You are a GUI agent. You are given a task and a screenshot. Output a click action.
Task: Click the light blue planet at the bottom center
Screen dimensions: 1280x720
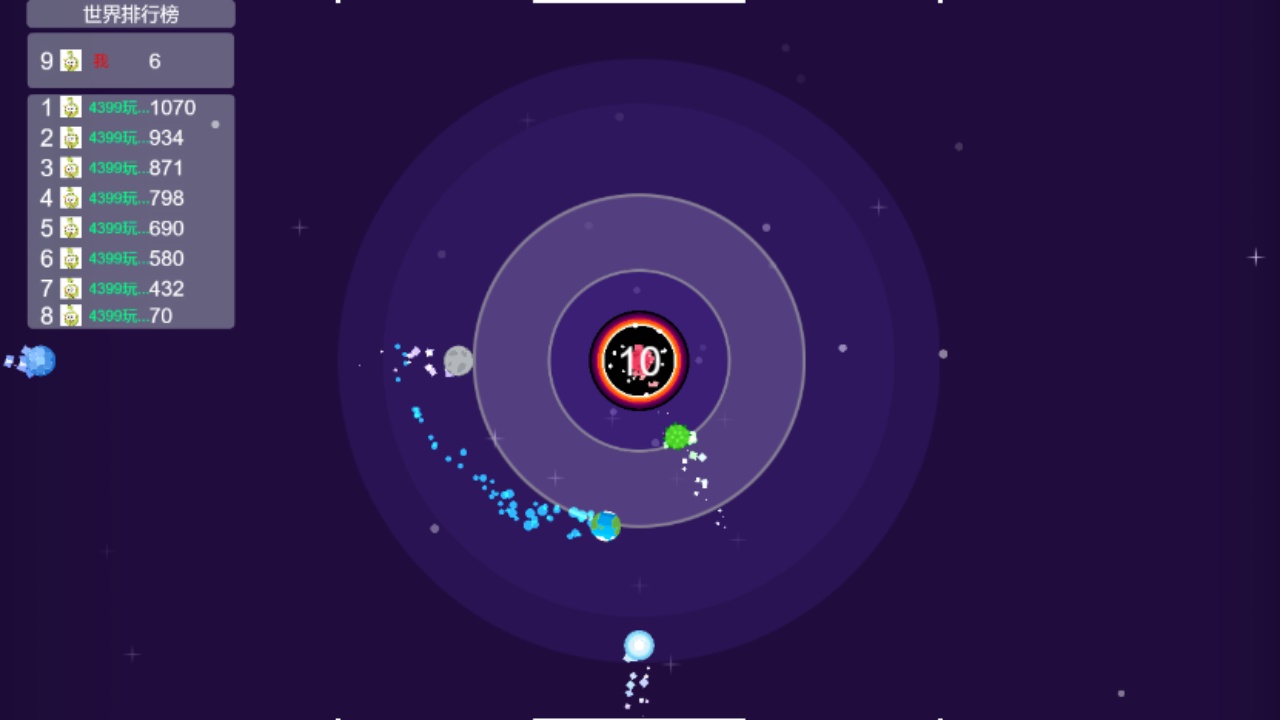pos(637,646)
